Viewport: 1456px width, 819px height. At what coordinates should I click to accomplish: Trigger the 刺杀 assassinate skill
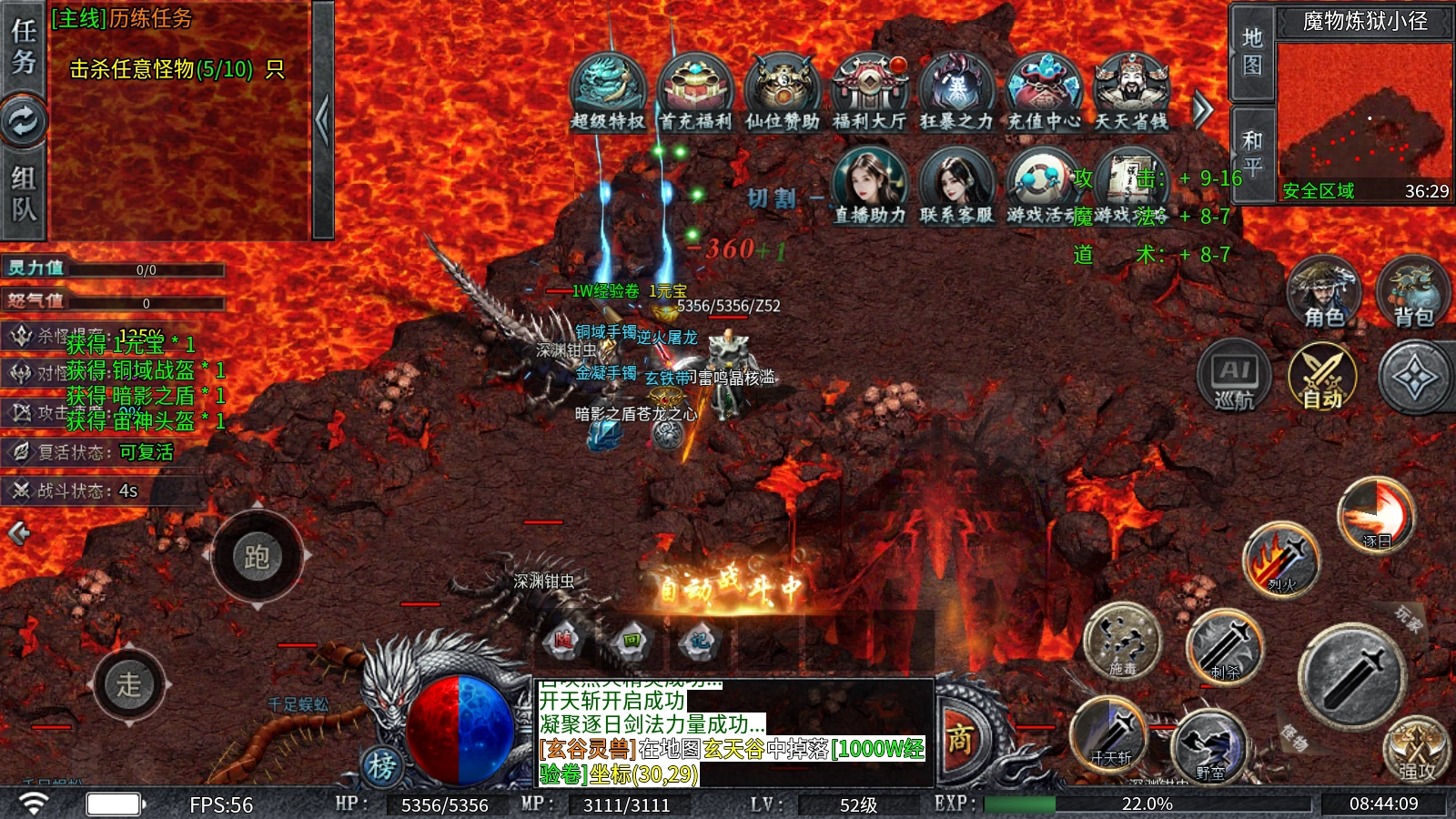click(1225, 648)
